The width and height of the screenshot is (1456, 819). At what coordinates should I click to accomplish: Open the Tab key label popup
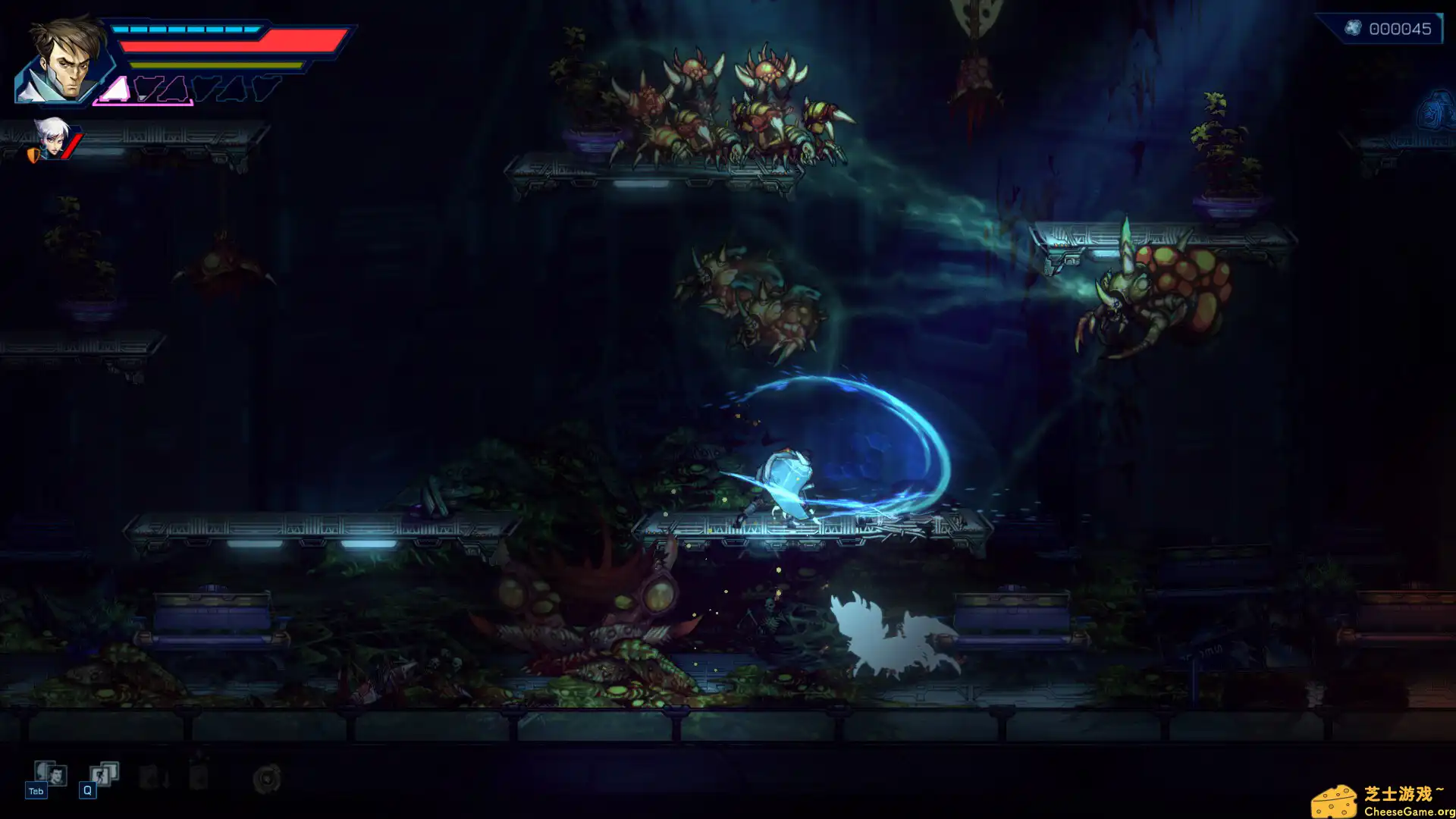click(x=36, y=790)
